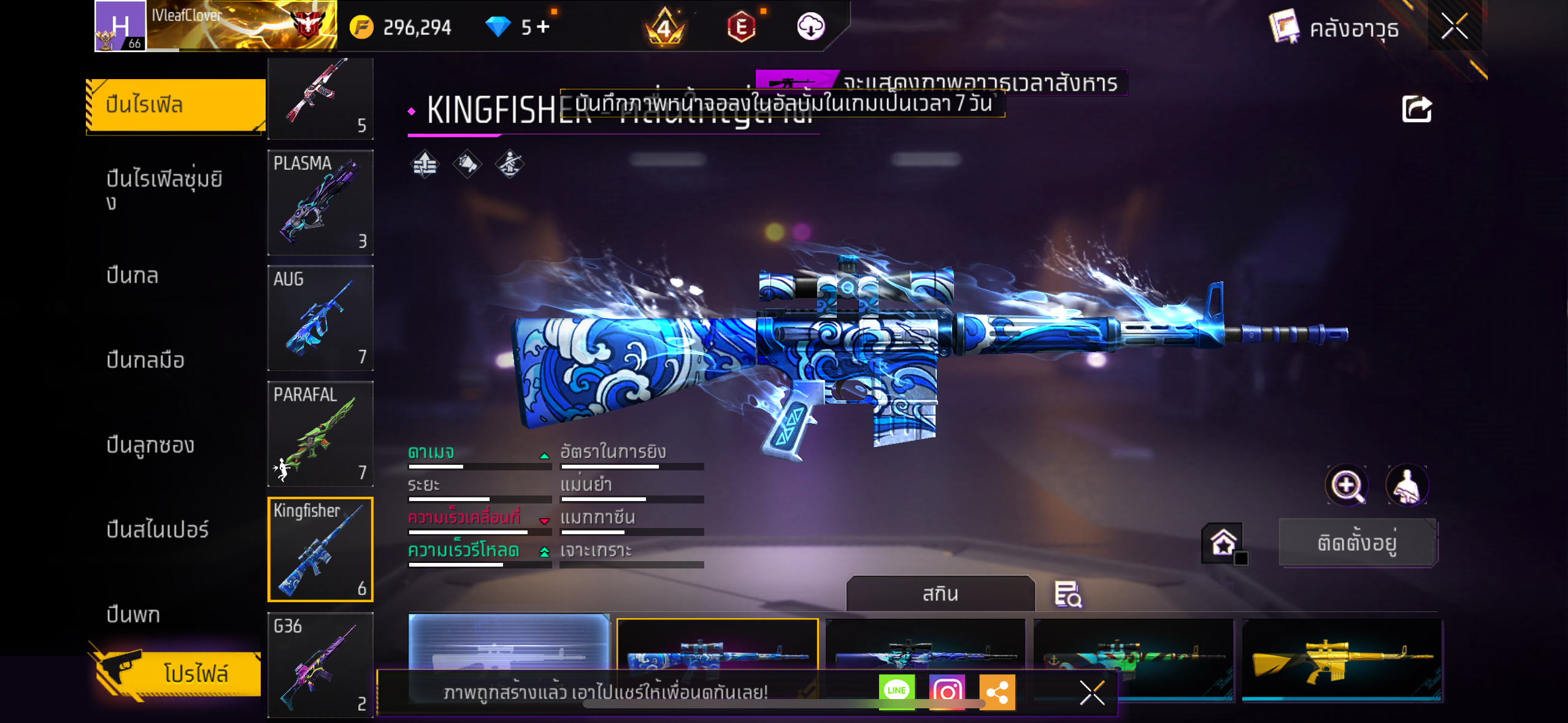Dismiss the screenshot share banner
Screen dimensions: 1568x723
1092,693
